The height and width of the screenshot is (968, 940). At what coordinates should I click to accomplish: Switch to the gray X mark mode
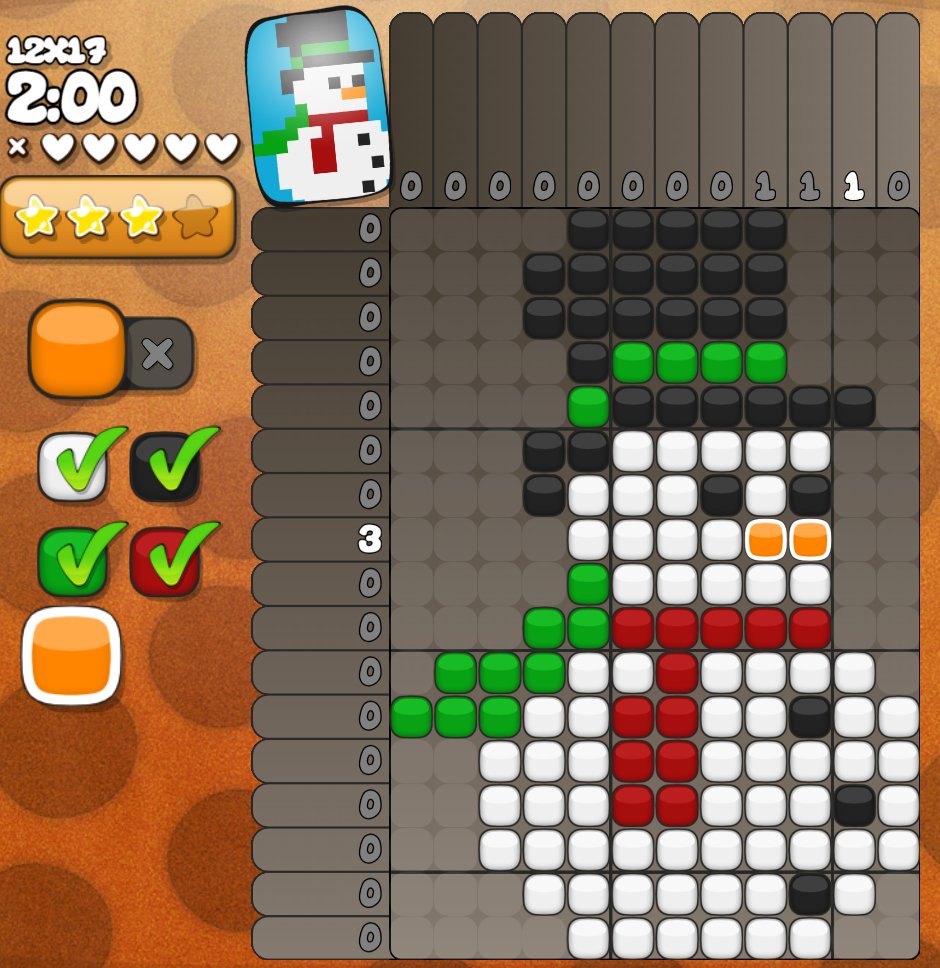pos(158,353)
